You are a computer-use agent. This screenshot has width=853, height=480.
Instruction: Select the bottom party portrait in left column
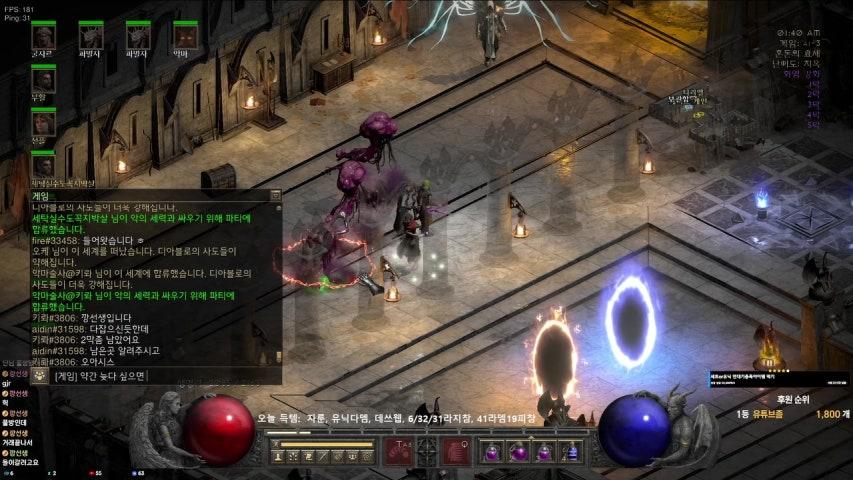click(43, 164)
